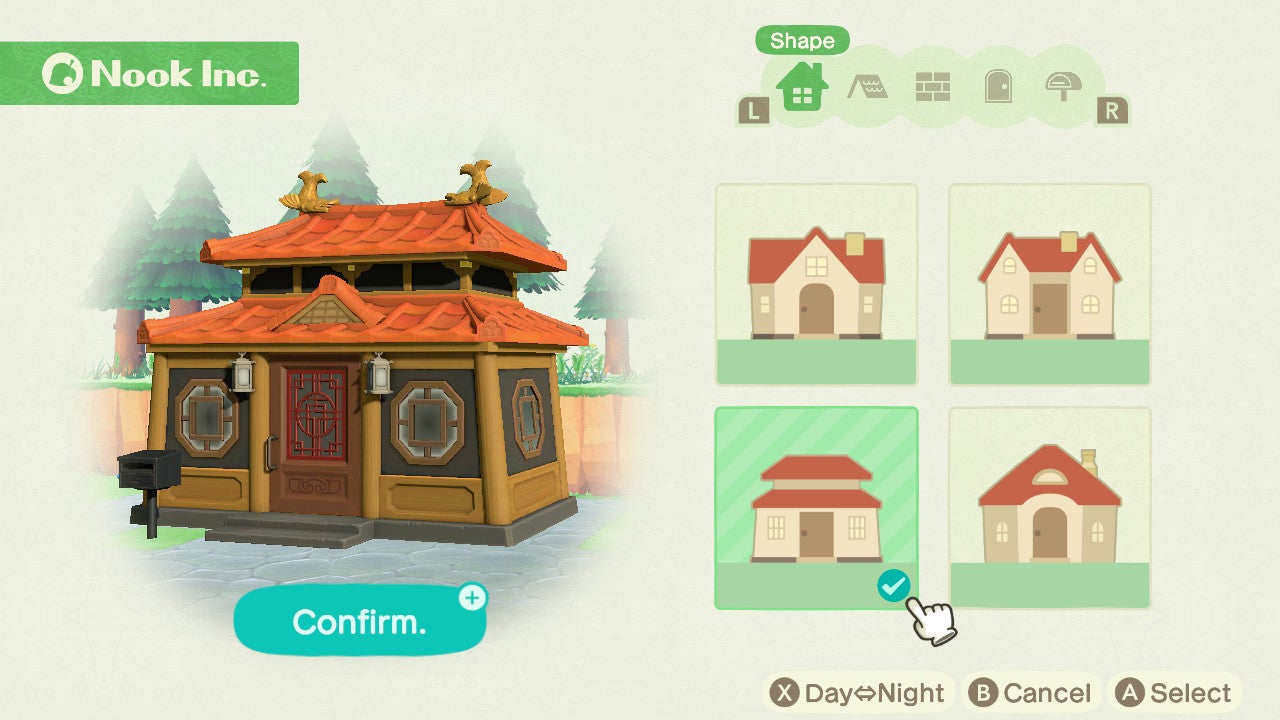Open the Shape label bubble
The width and height of the screenshot is (1280, 720).
coord(803,42)
